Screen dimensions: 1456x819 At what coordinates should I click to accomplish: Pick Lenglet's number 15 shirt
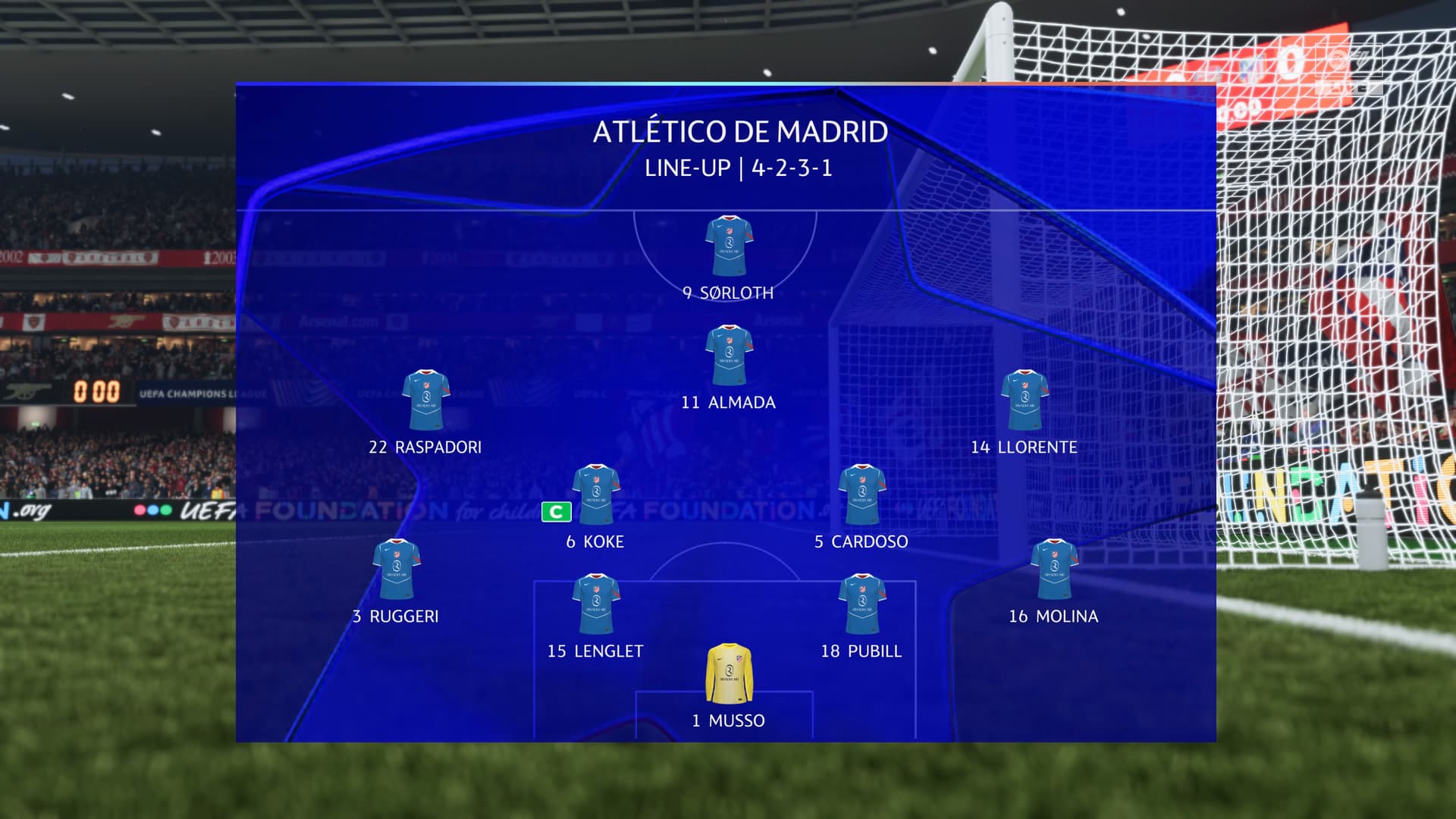coord(596,604)
